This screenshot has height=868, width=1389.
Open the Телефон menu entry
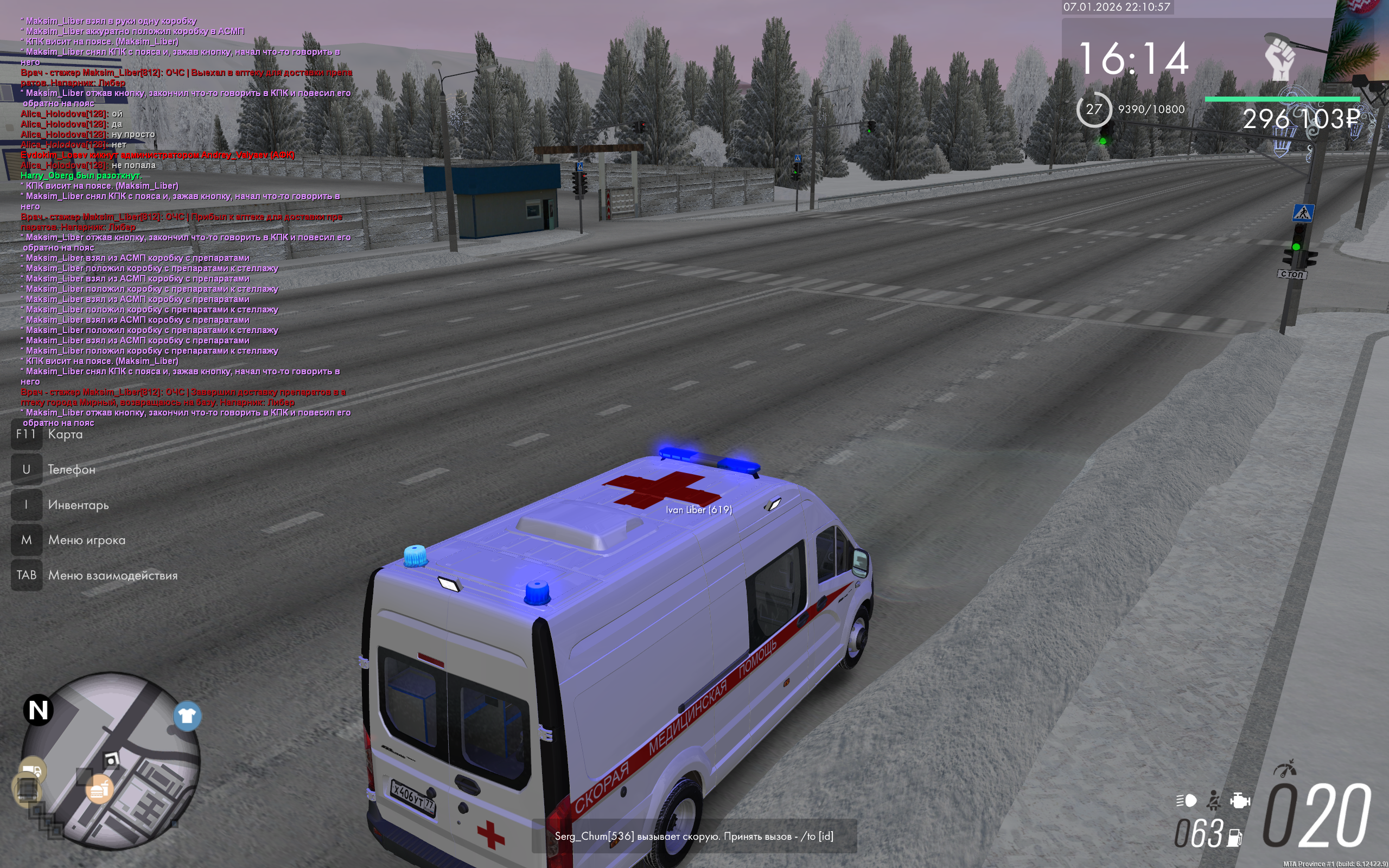point(71,470)
